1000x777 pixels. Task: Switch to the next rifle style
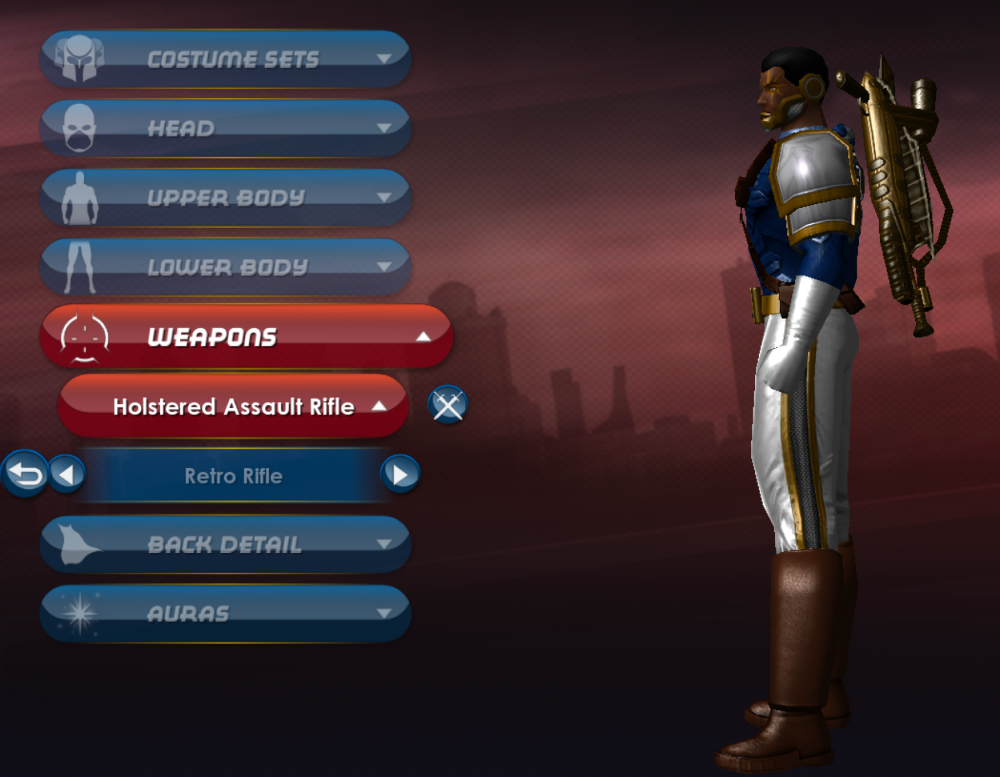[400, 473]
